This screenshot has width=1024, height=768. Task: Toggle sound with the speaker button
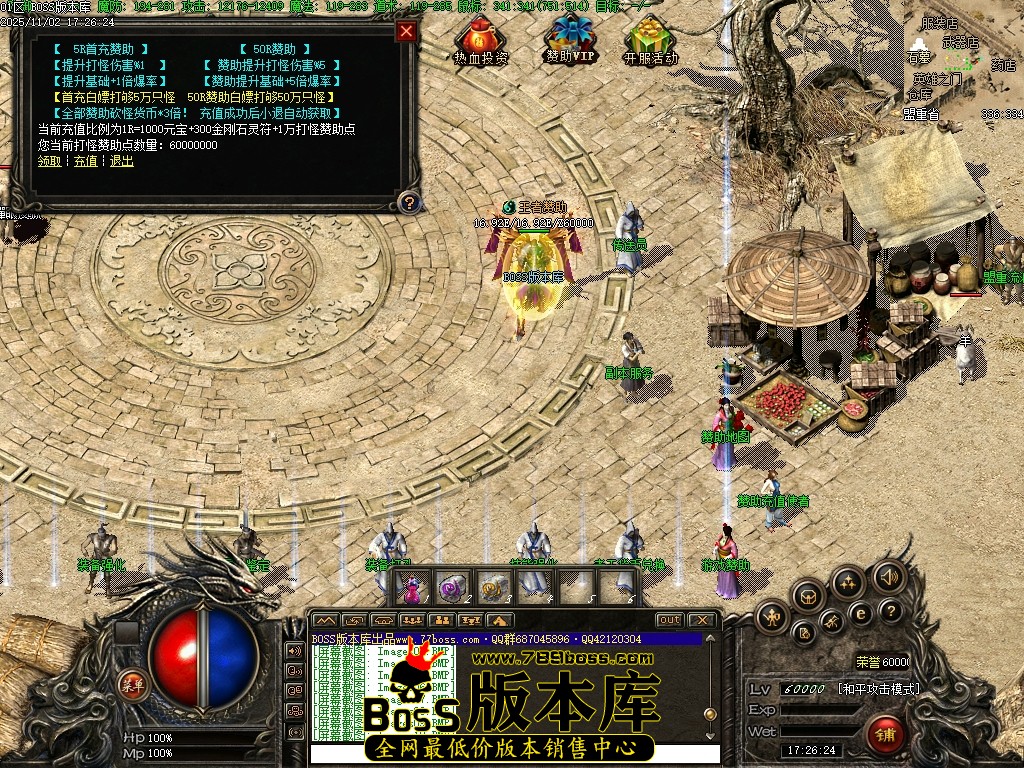pyautogui.click(x=888, y=576)
